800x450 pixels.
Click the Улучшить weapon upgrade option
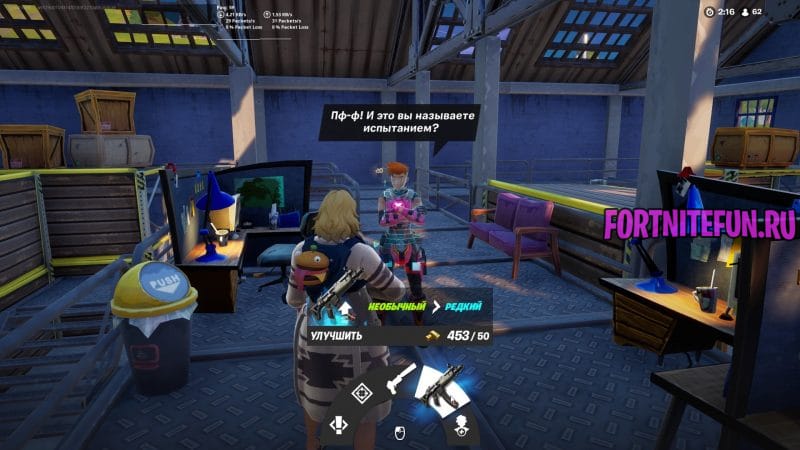click(337, 337)
